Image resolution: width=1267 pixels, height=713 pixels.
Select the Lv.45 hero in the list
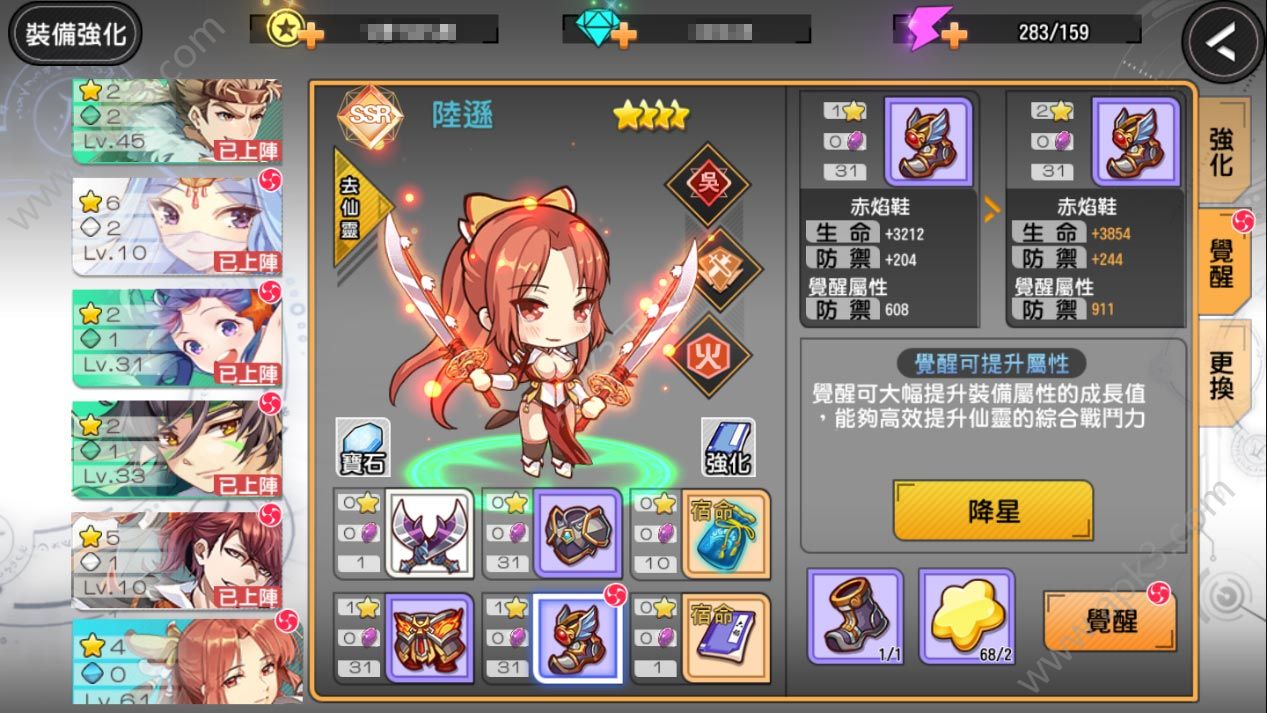tap(177, 122)
